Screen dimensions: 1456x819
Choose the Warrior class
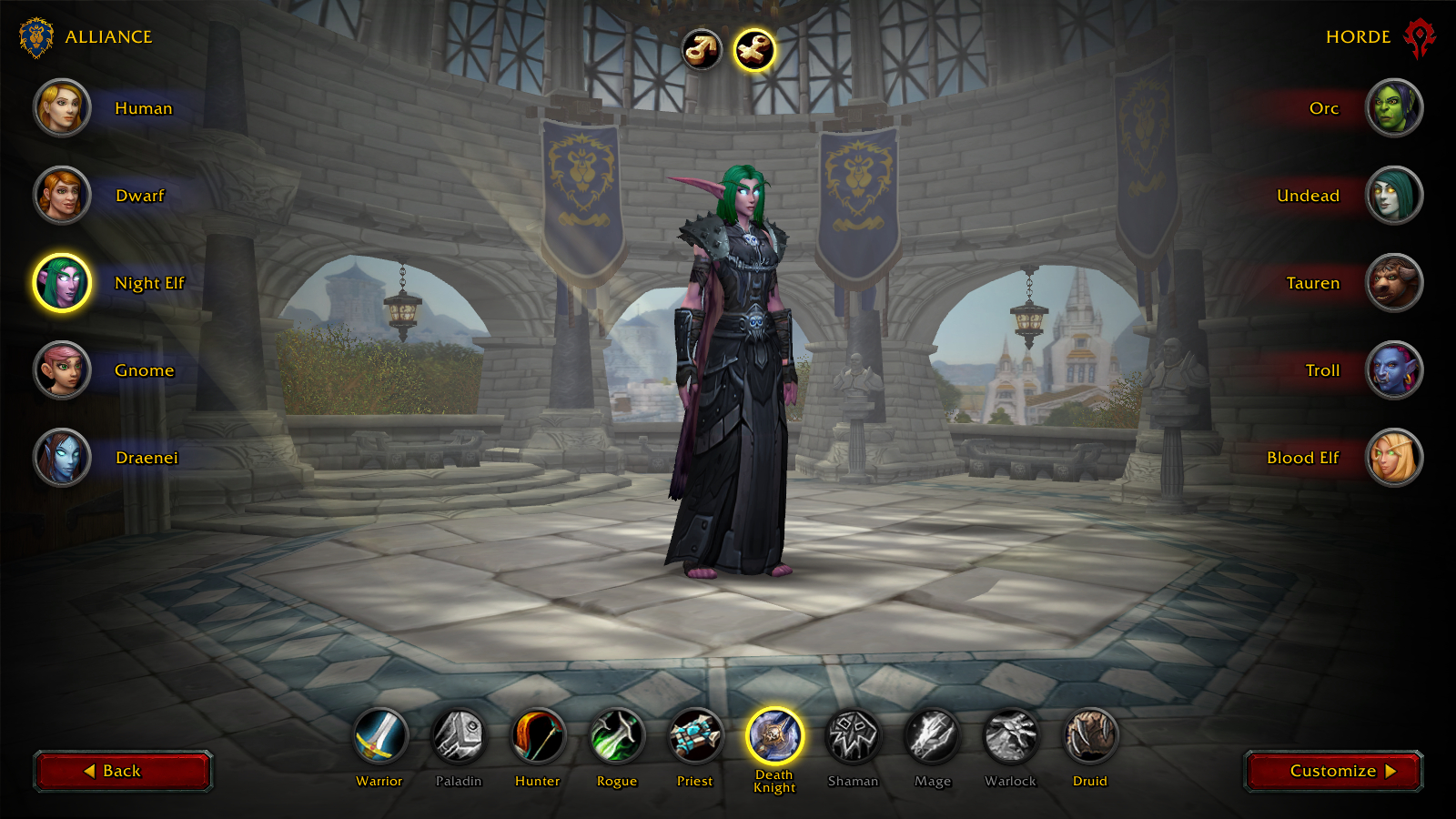point(379,736)
